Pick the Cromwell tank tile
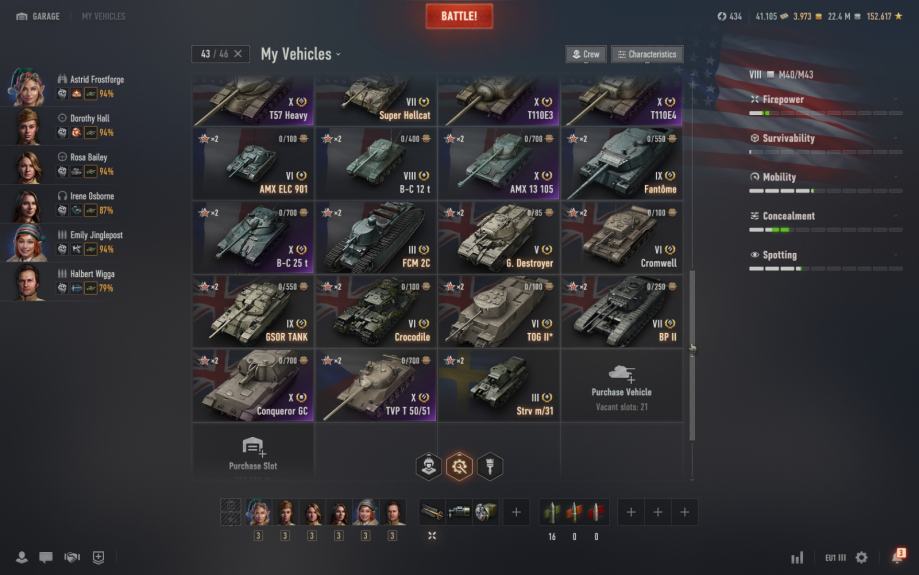Image resolution: width=919 pixels, height=575 pixels. coord(622,237)
